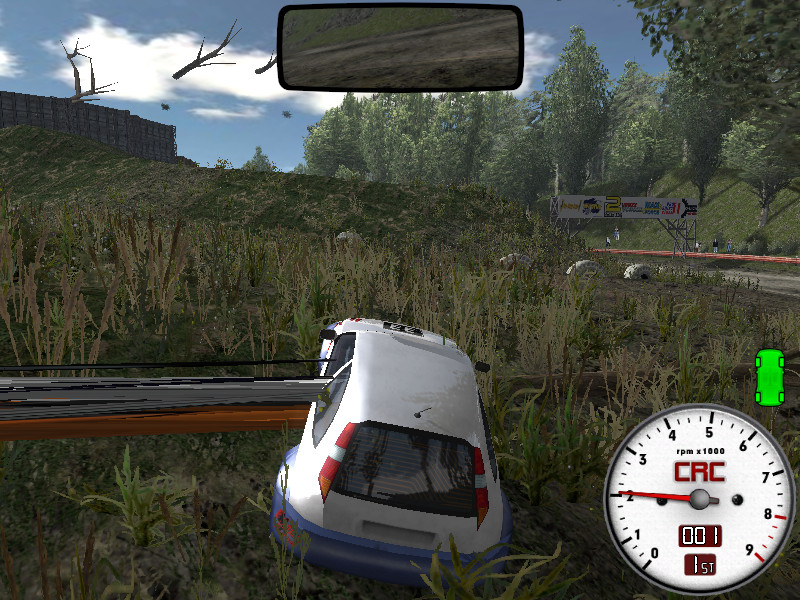Select the green car damage indicator
800x600 pixels.
770,377
